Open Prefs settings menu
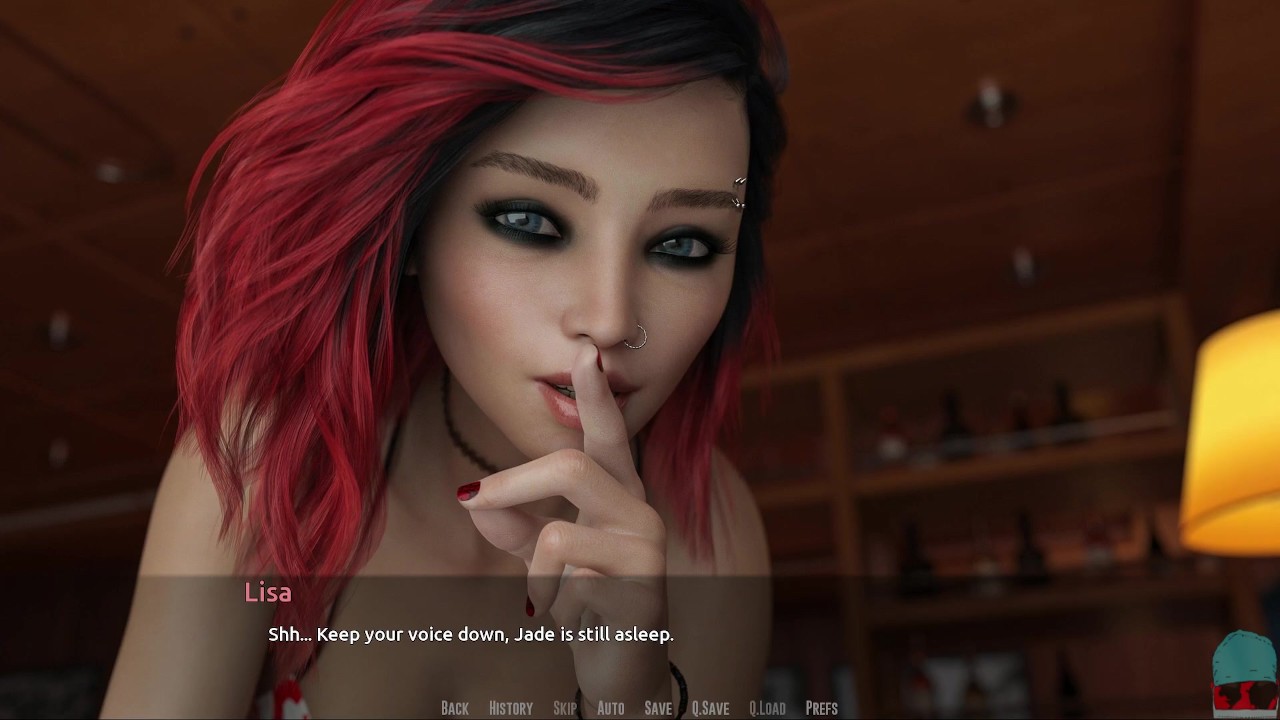The height and width of the screenshot is (720, 1280). pyautogui.click(x=821, y=708)
